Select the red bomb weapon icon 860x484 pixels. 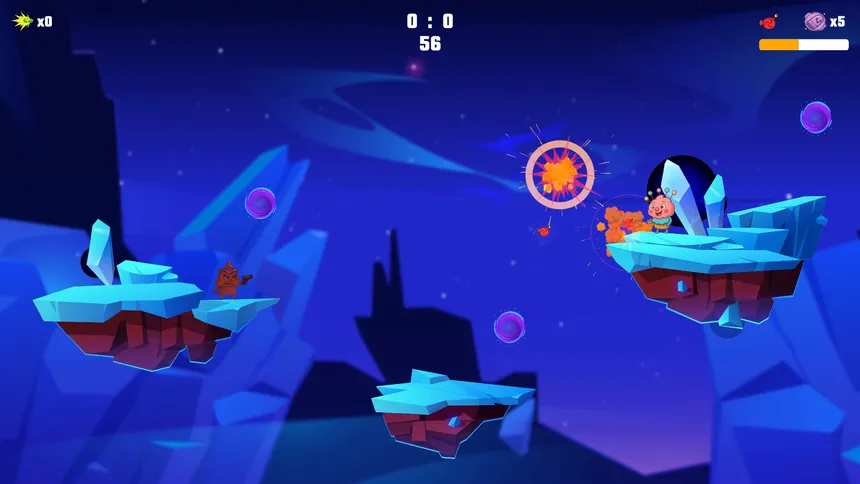[769, 20]
